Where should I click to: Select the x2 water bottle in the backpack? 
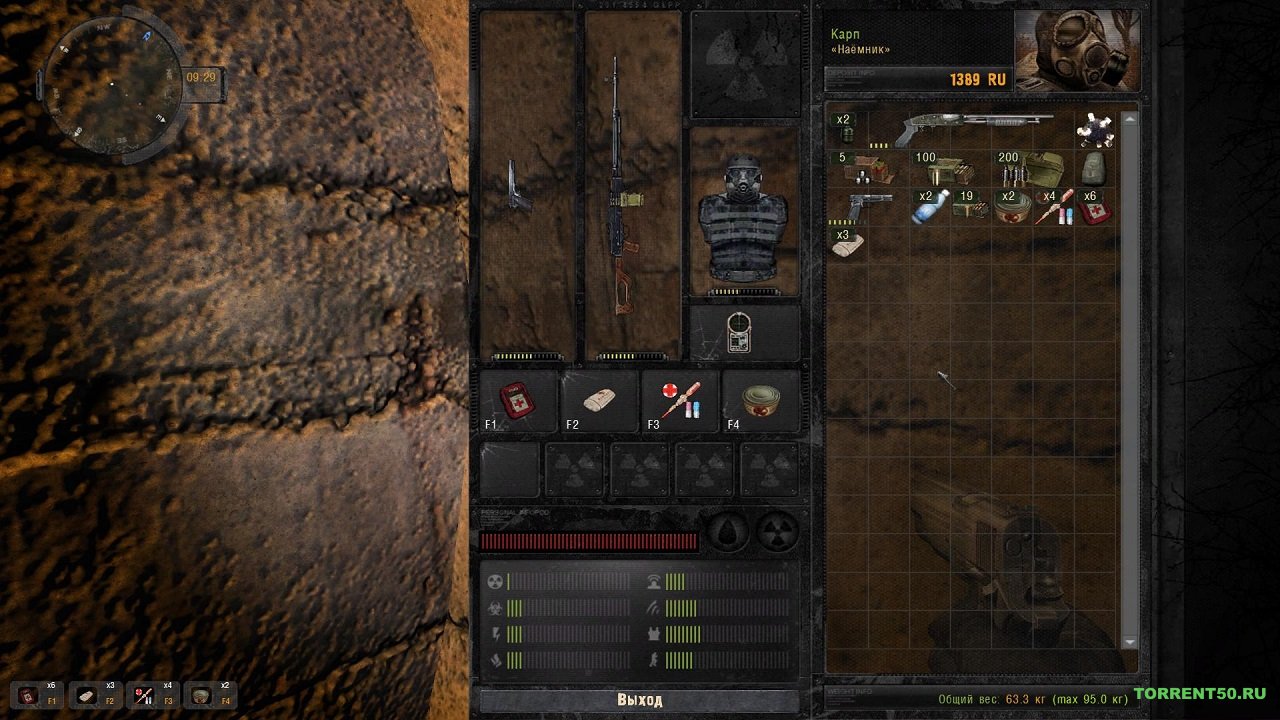[x=929, y=206]
